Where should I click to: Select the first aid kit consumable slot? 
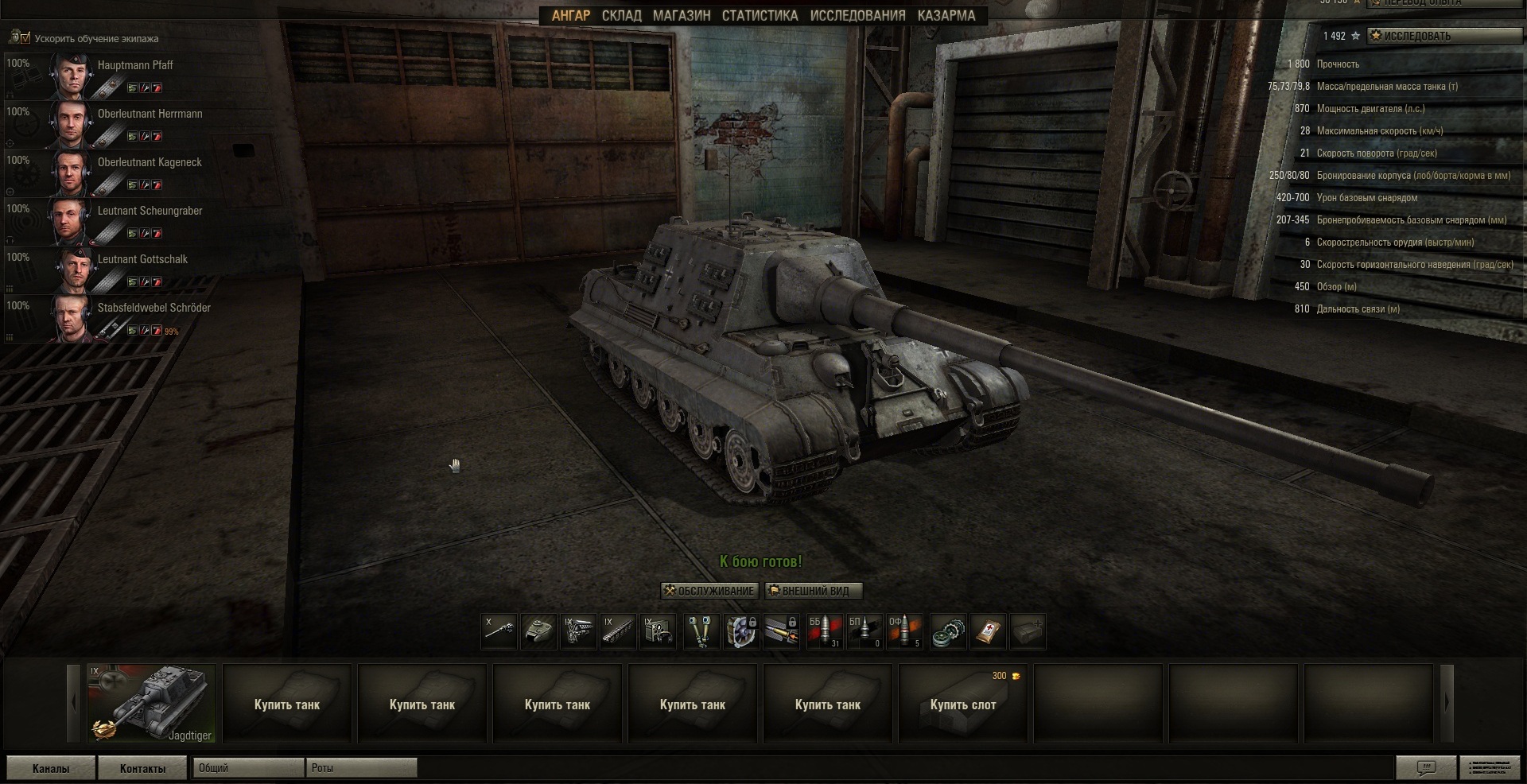(x=988, y=631)
